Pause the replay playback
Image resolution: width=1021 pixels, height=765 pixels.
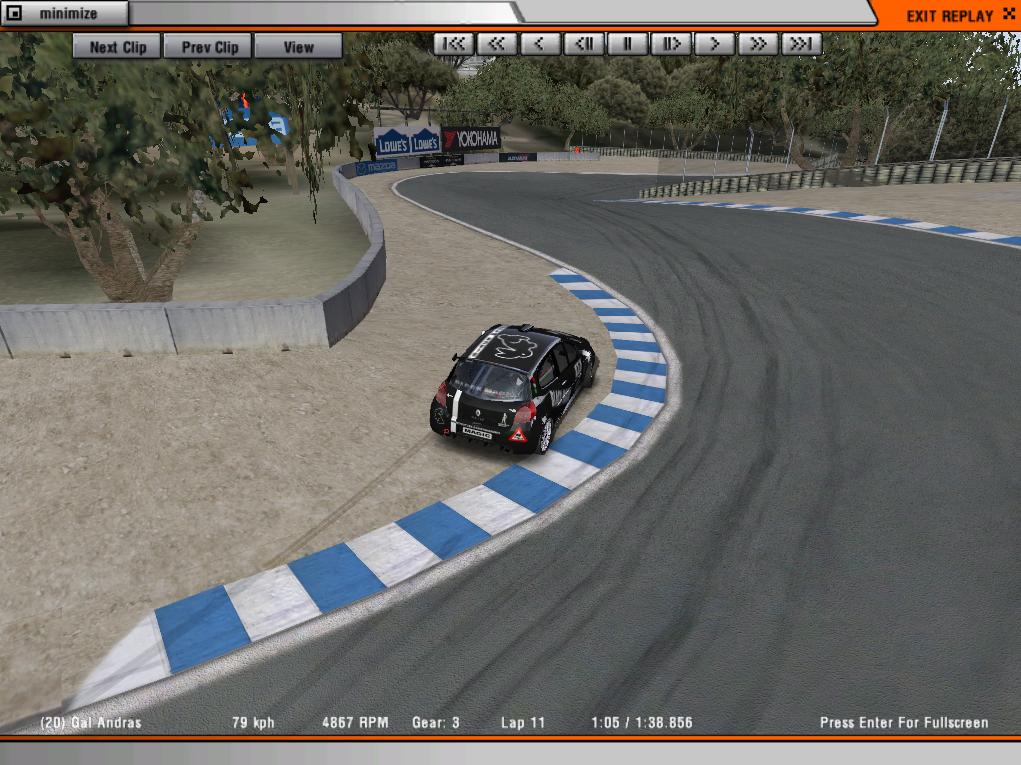point(628,44)
